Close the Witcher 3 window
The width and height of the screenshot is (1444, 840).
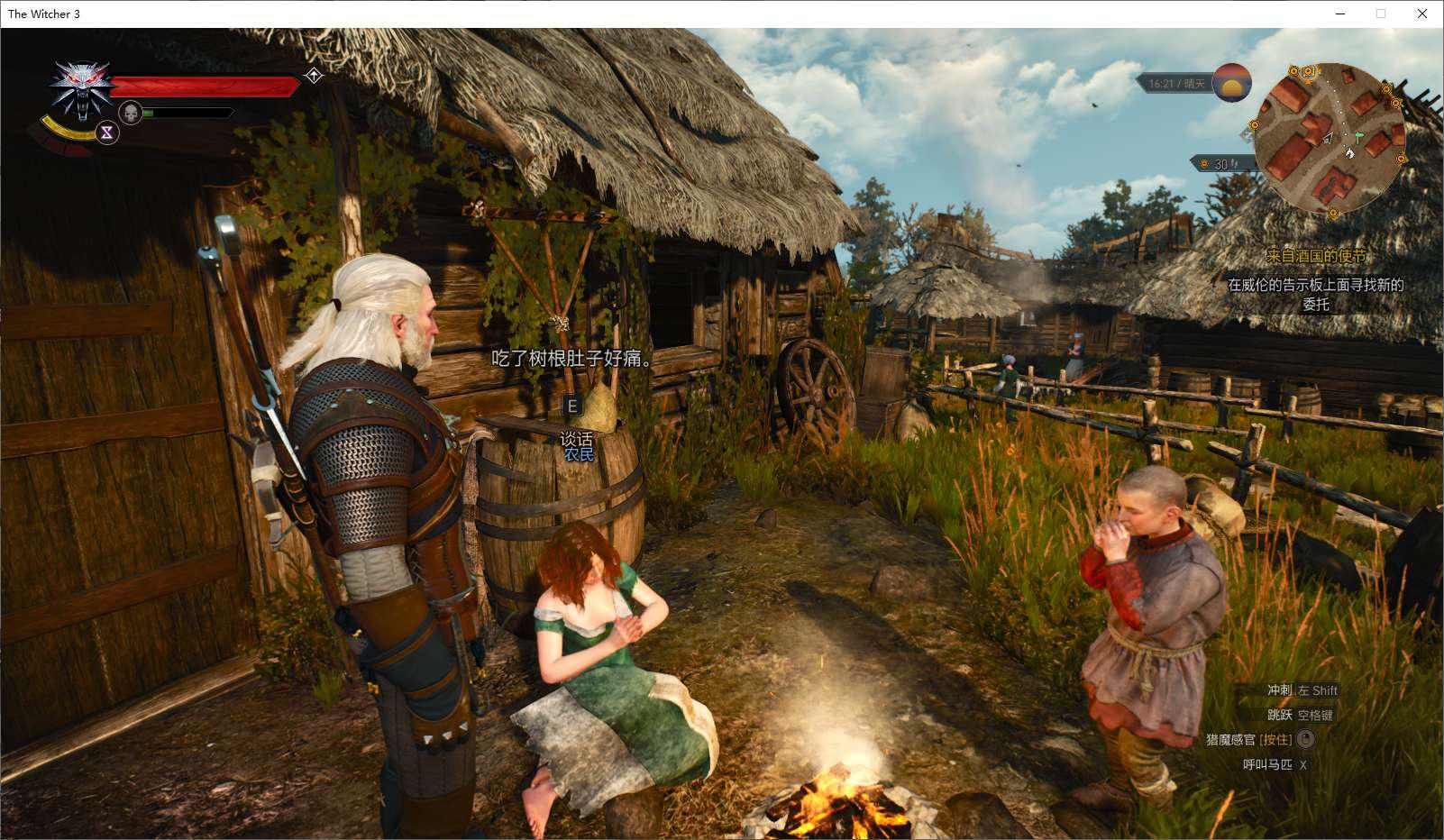[x=1421, y=14]
